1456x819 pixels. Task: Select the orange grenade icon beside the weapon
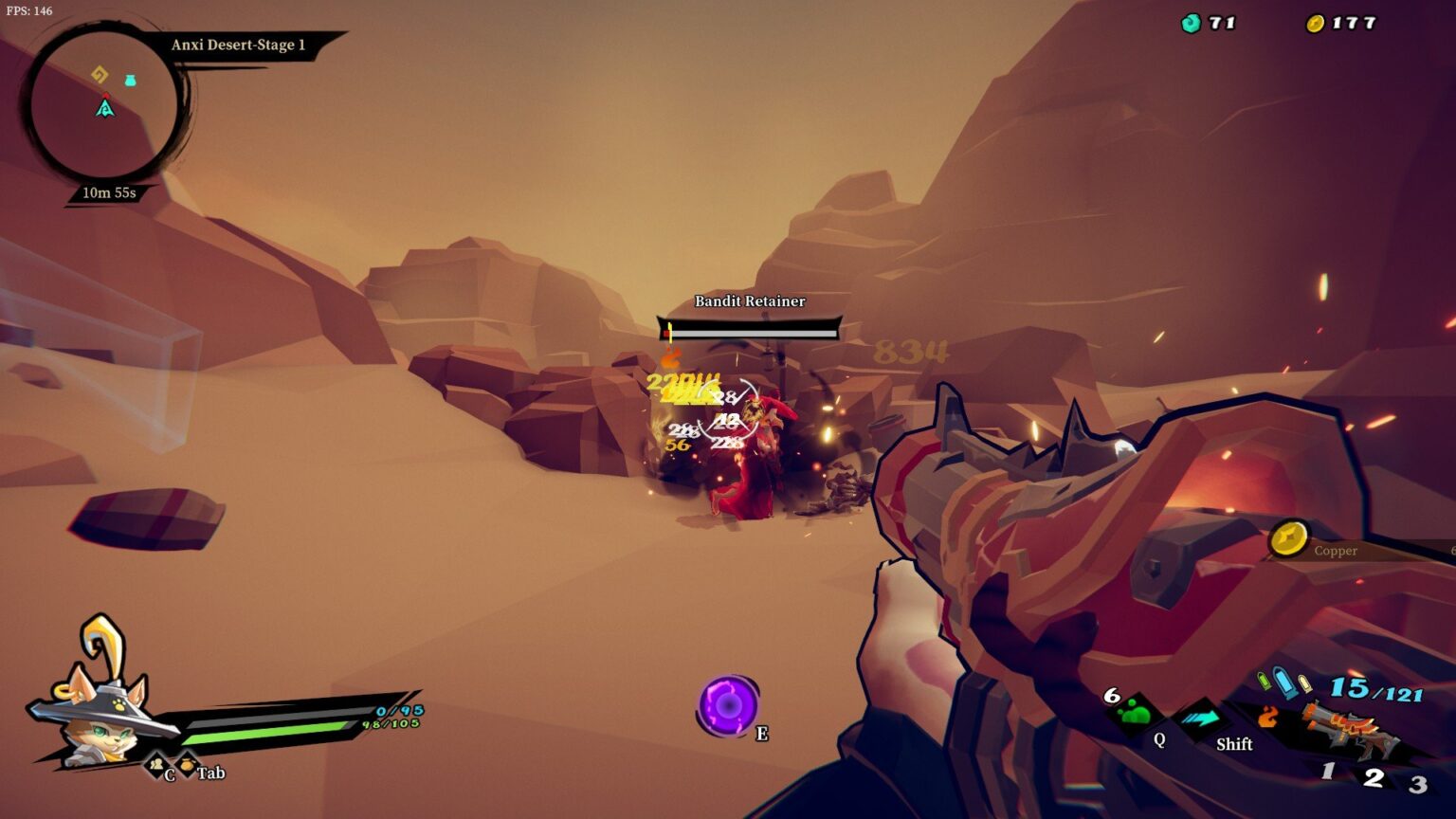[1267, 719]
